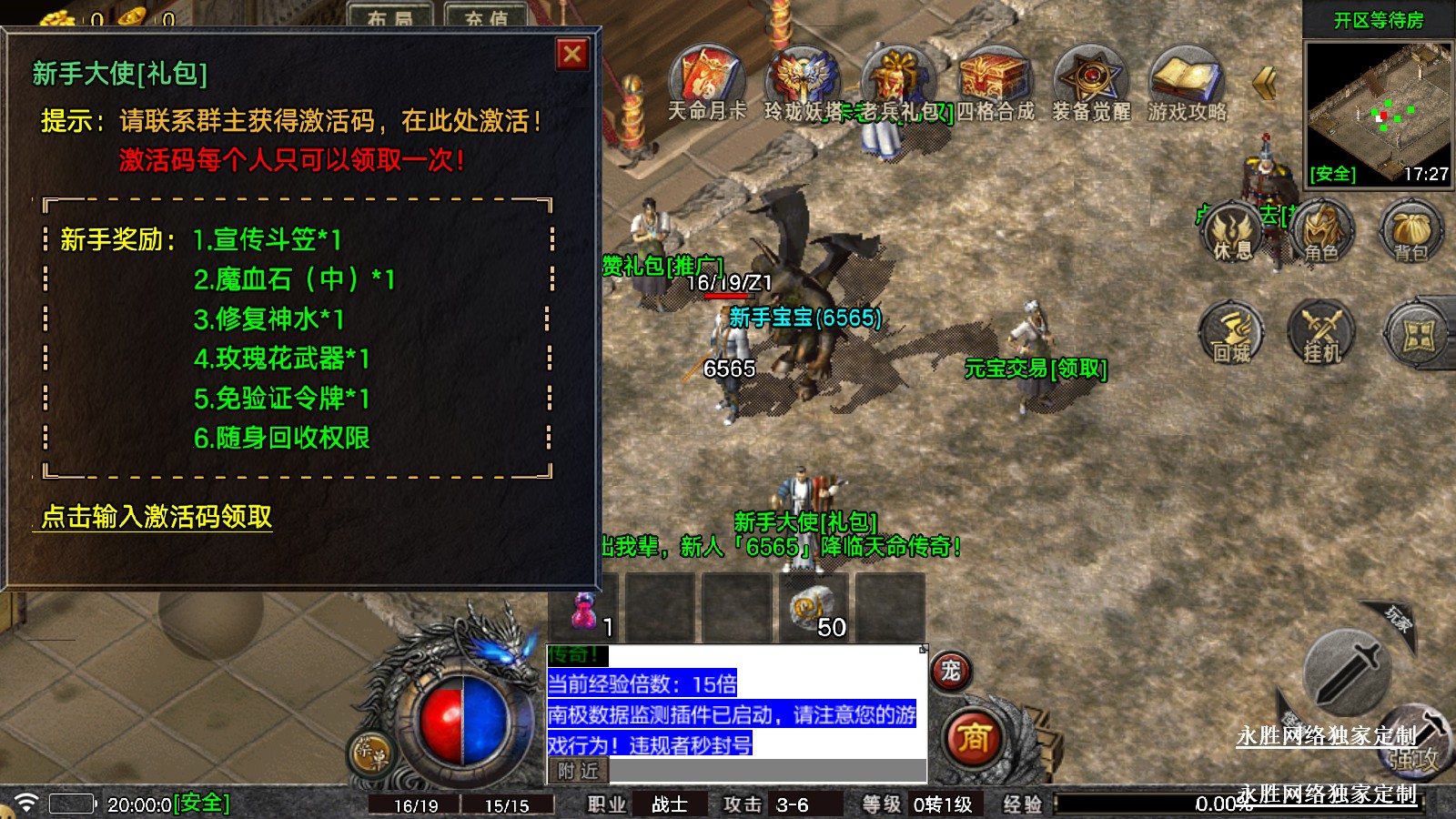Open the 背包 bag inventory
This screenshot has height=819, width=1456.
[1410, 233]
